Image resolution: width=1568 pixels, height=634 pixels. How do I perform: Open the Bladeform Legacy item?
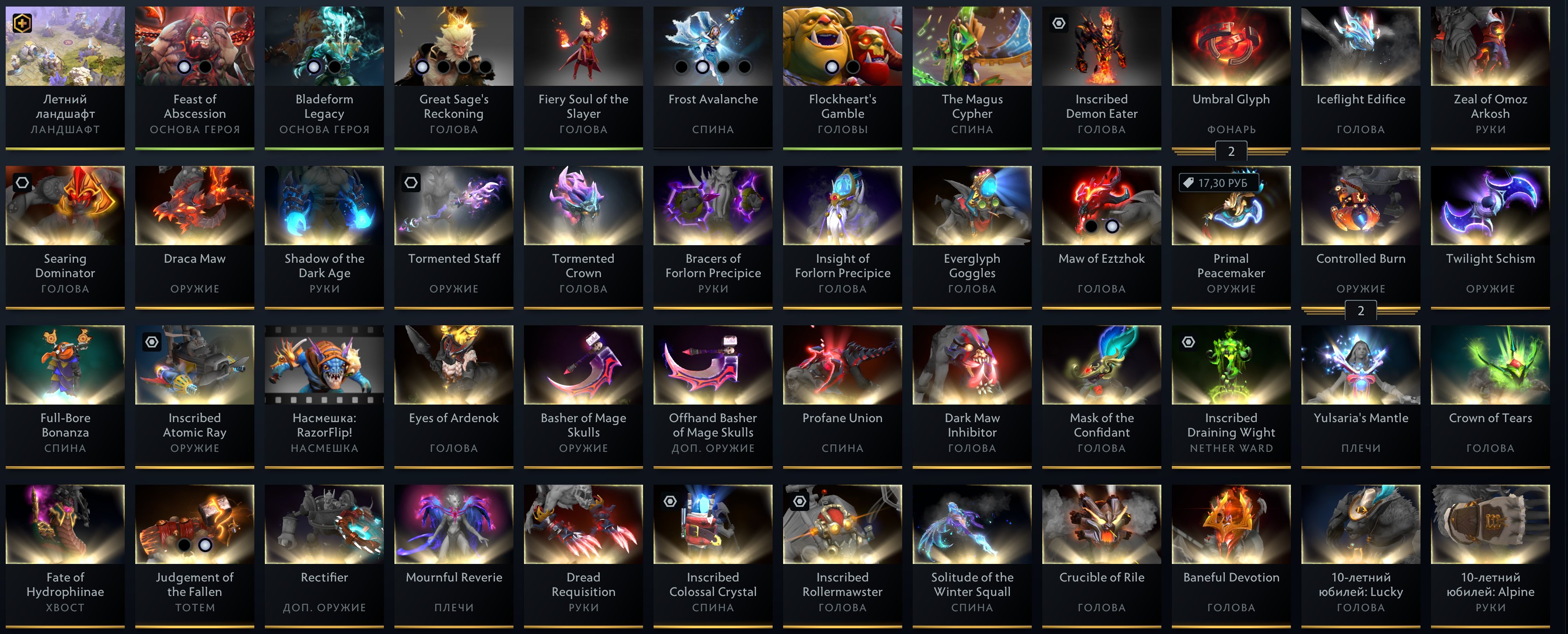324,46
